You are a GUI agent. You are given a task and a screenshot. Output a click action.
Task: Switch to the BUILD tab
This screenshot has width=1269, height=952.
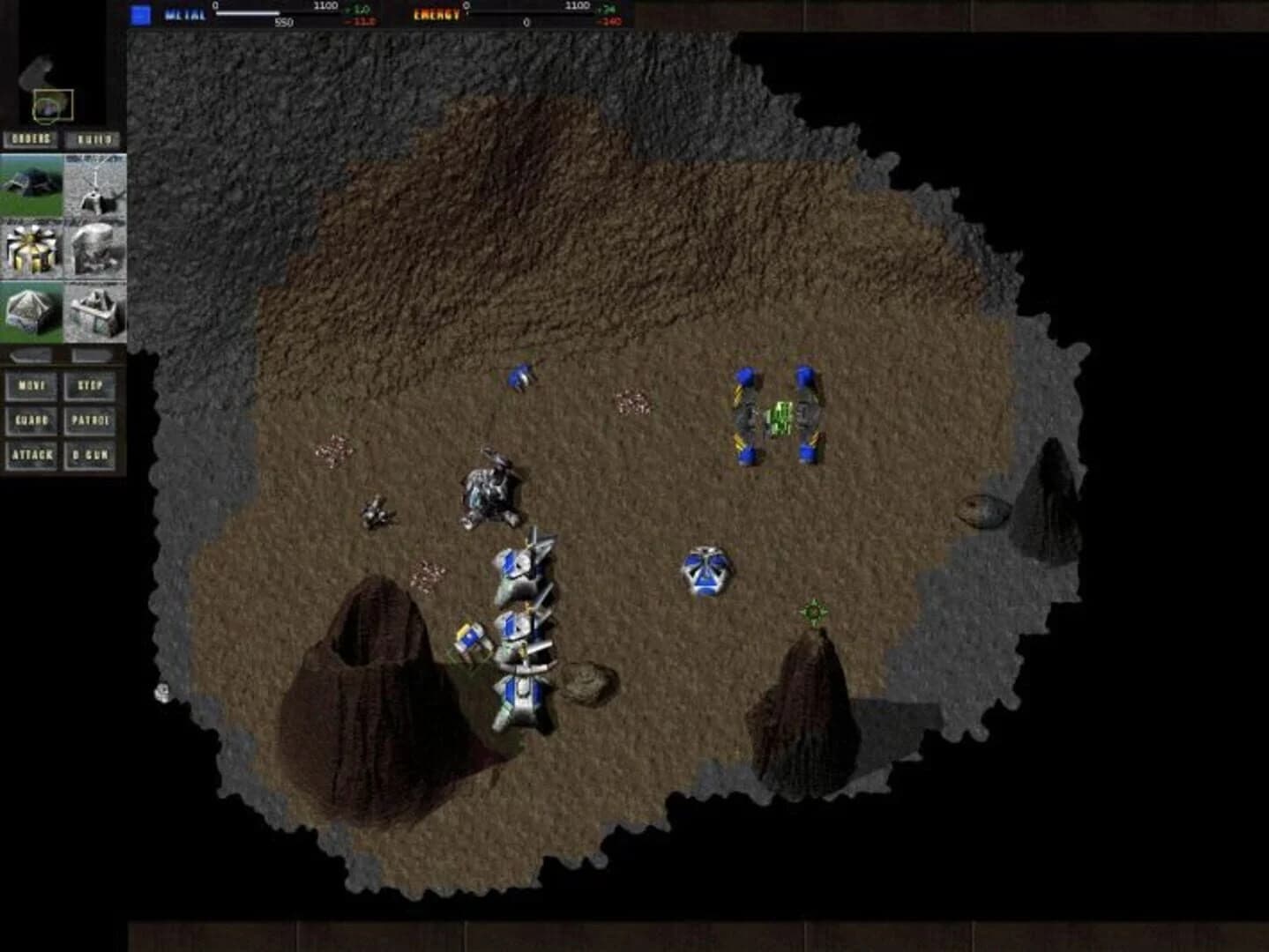[x=97, y=139]
